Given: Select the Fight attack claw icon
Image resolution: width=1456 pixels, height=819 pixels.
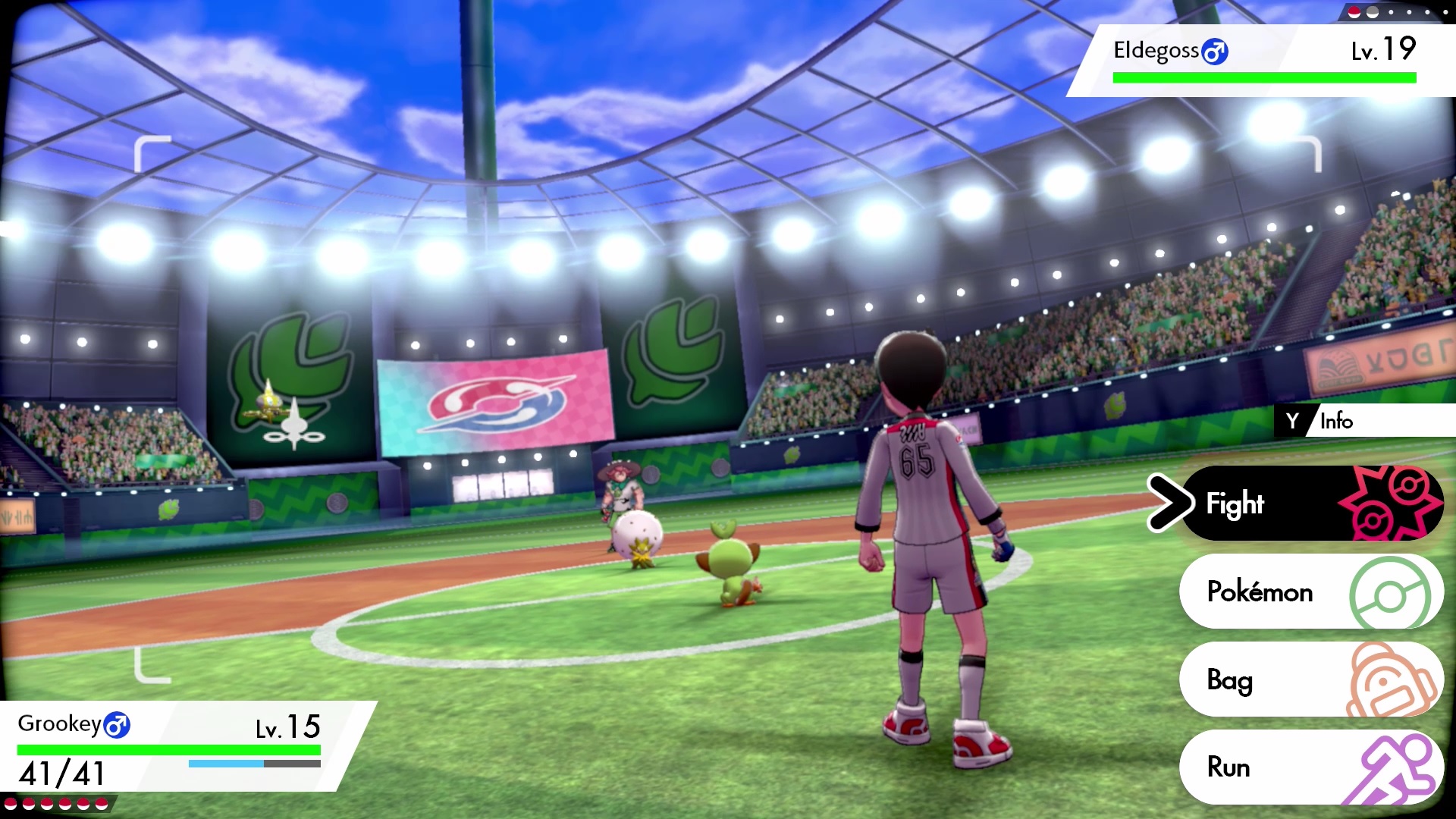Looking at the screenshot, I should coord(1393,503).
